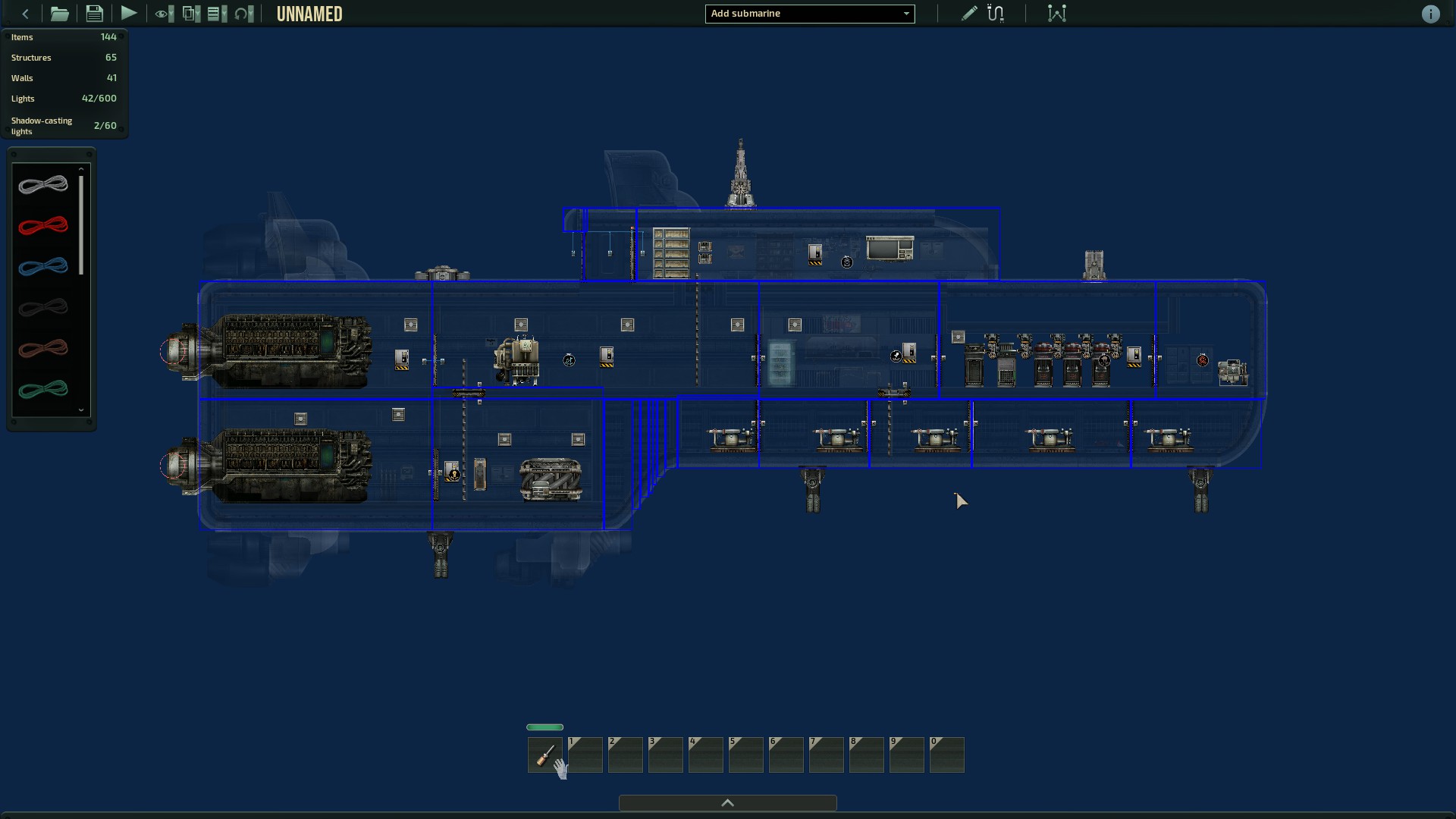Open a saved submarine file
1456x819 pixels.
pyautogui.click(x=59, y=13)
